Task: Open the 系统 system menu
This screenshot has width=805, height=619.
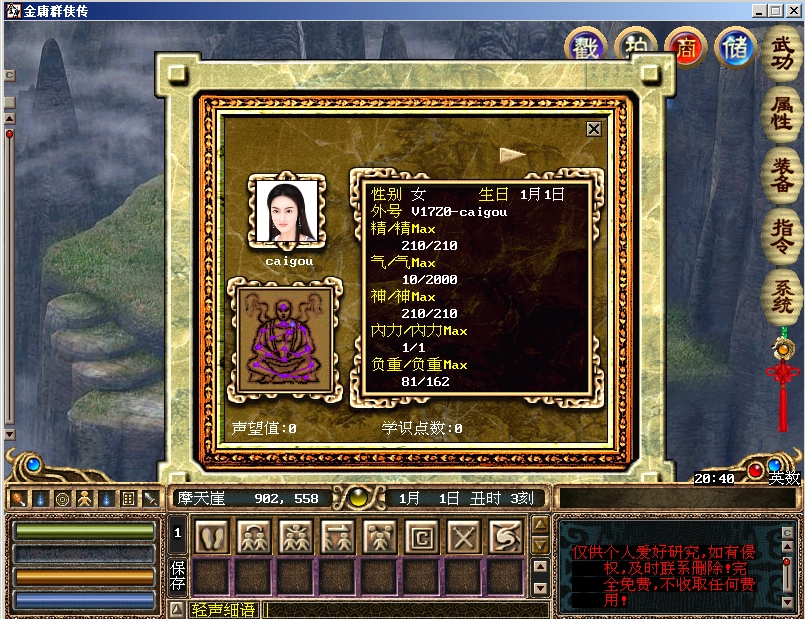Action: (x=782, y=296)
